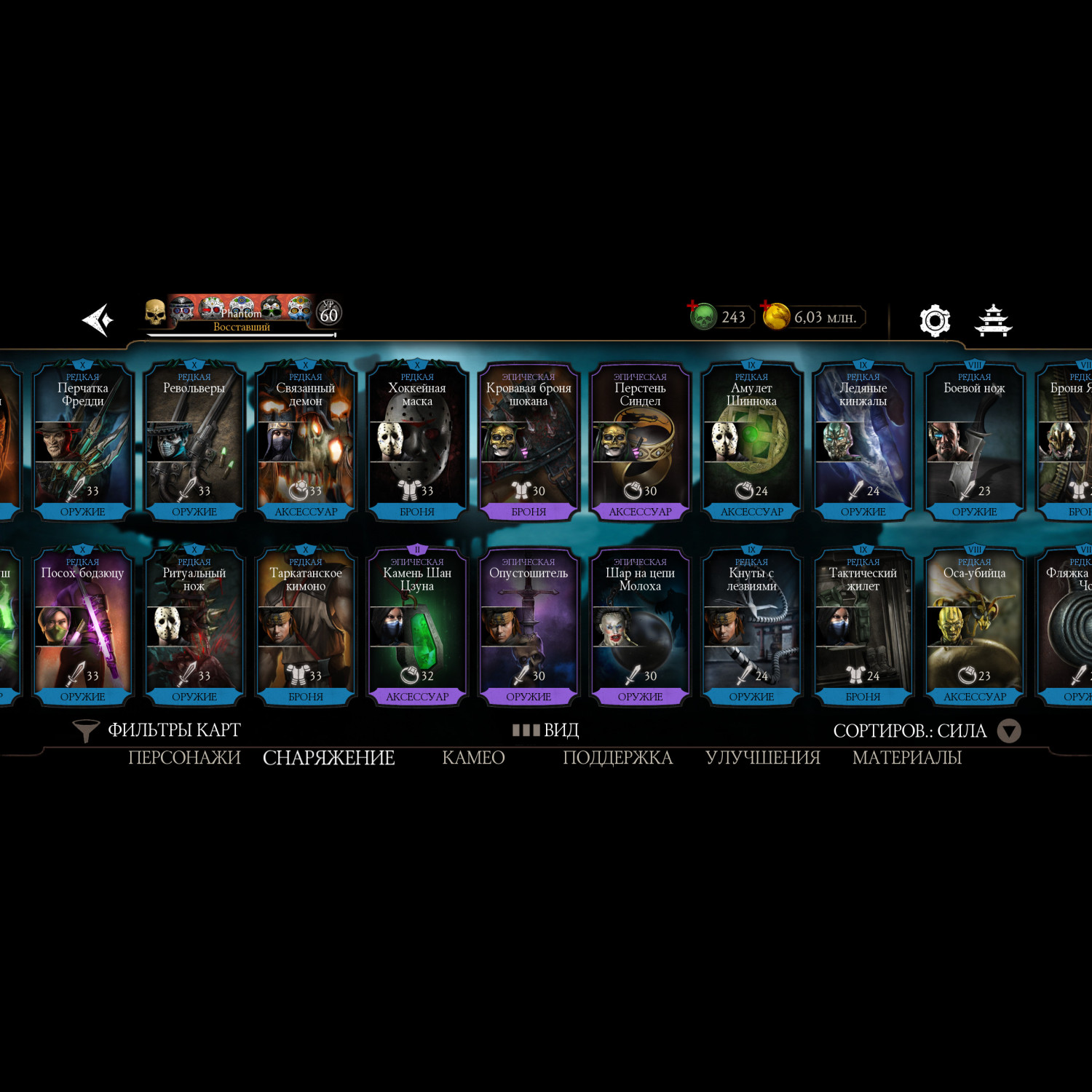Toggle the Вид view mode
The width and height of the screenshot is (1092, 1092).
pos(546,730)
